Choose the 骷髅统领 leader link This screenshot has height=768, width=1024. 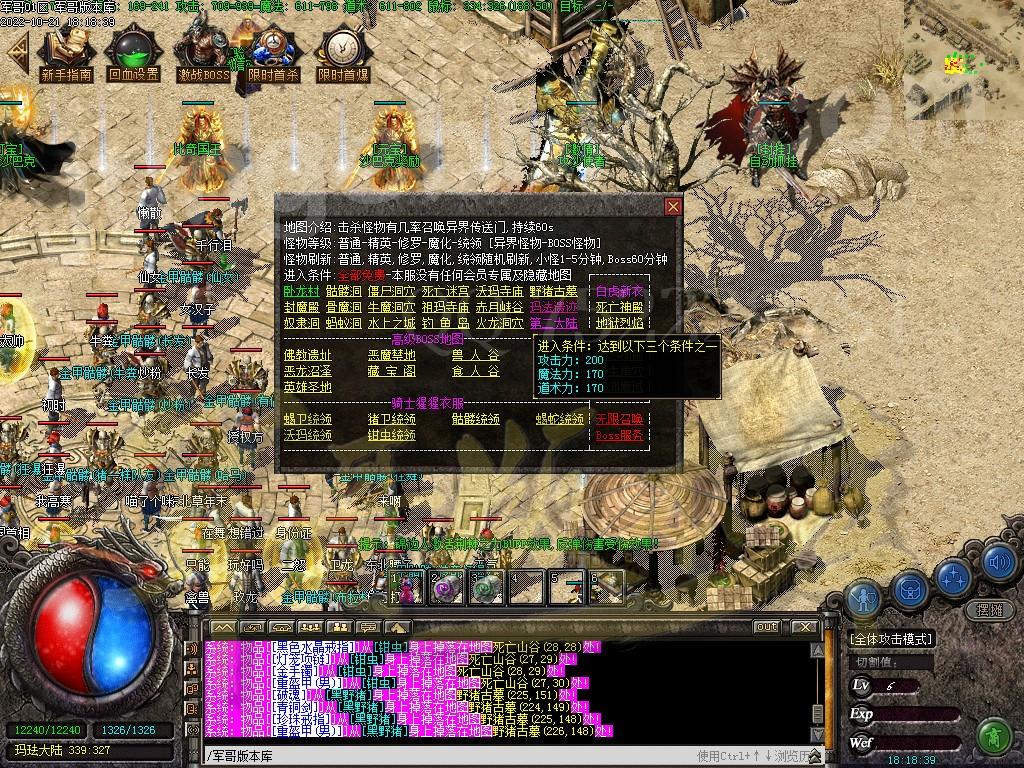pyautogui.click(x=475, y=419)
